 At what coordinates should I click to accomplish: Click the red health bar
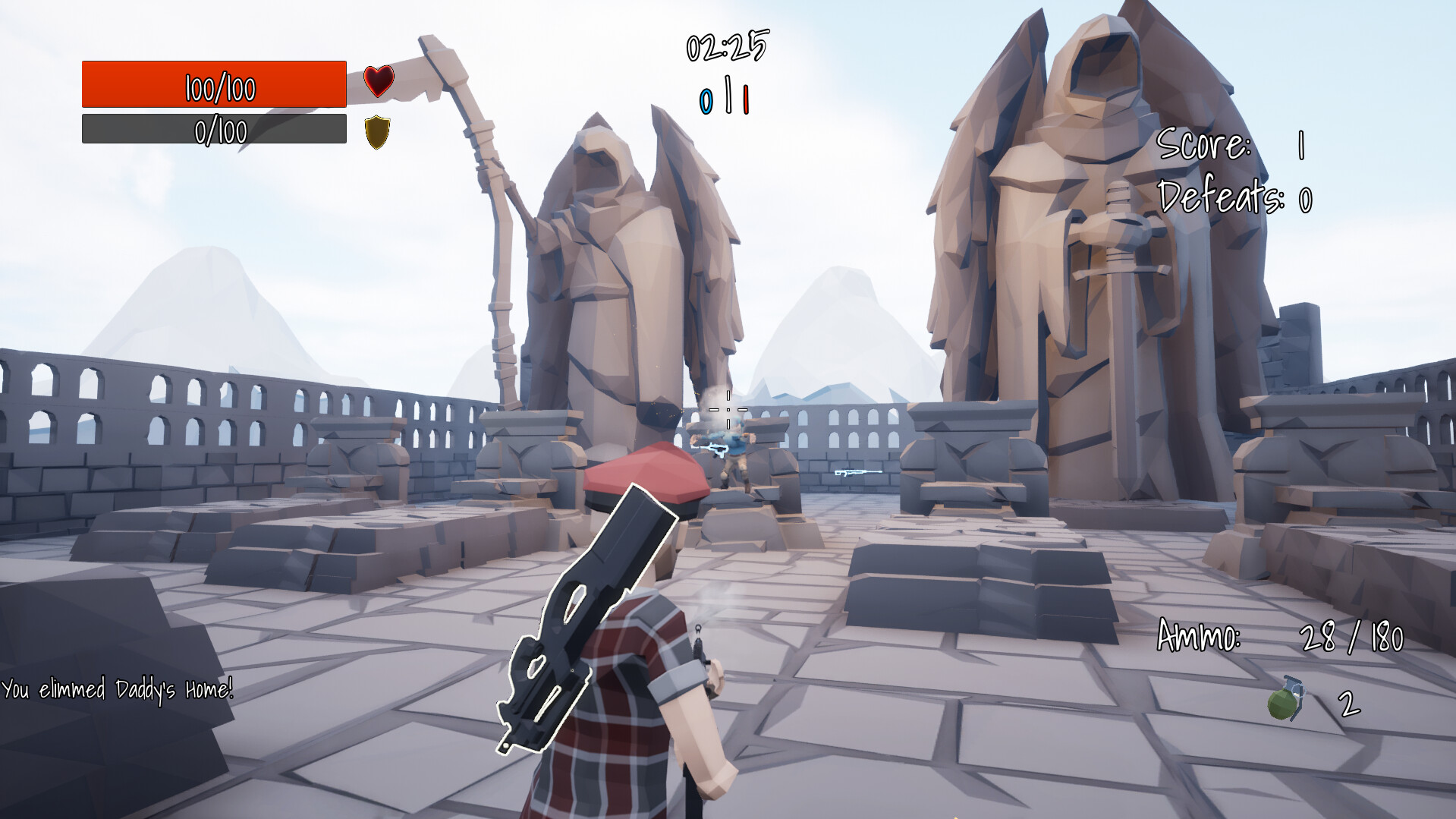pyautogui.click(x=213, y=85)
